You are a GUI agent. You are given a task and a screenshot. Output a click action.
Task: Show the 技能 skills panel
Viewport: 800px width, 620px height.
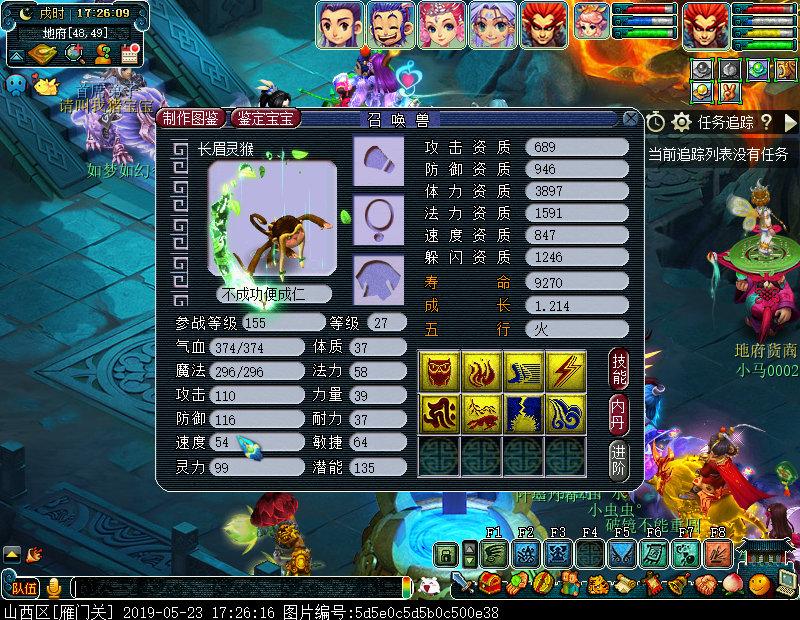620,370
